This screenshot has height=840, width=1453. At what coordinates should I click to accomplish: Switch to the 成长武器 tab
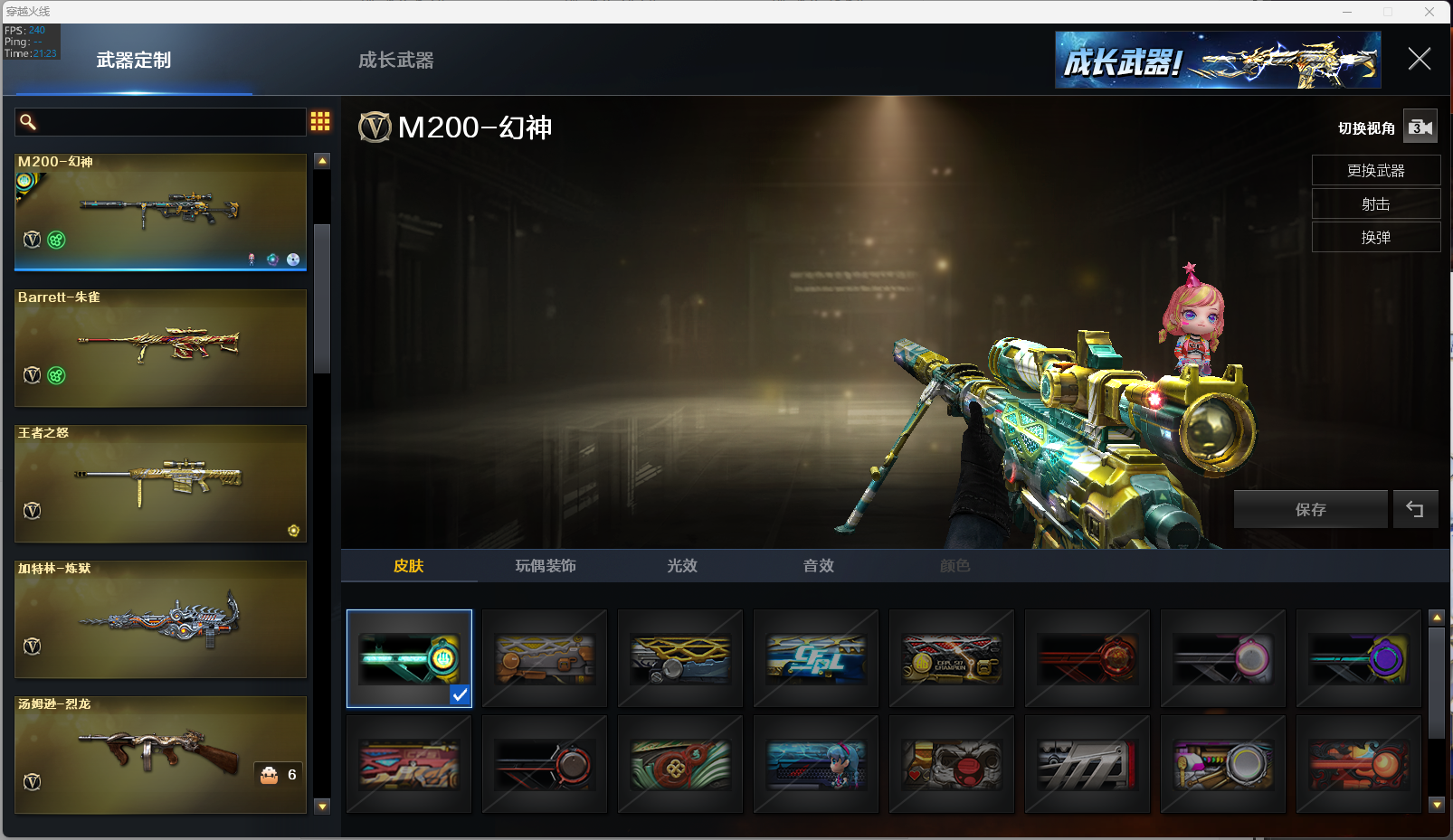(395, 61)
